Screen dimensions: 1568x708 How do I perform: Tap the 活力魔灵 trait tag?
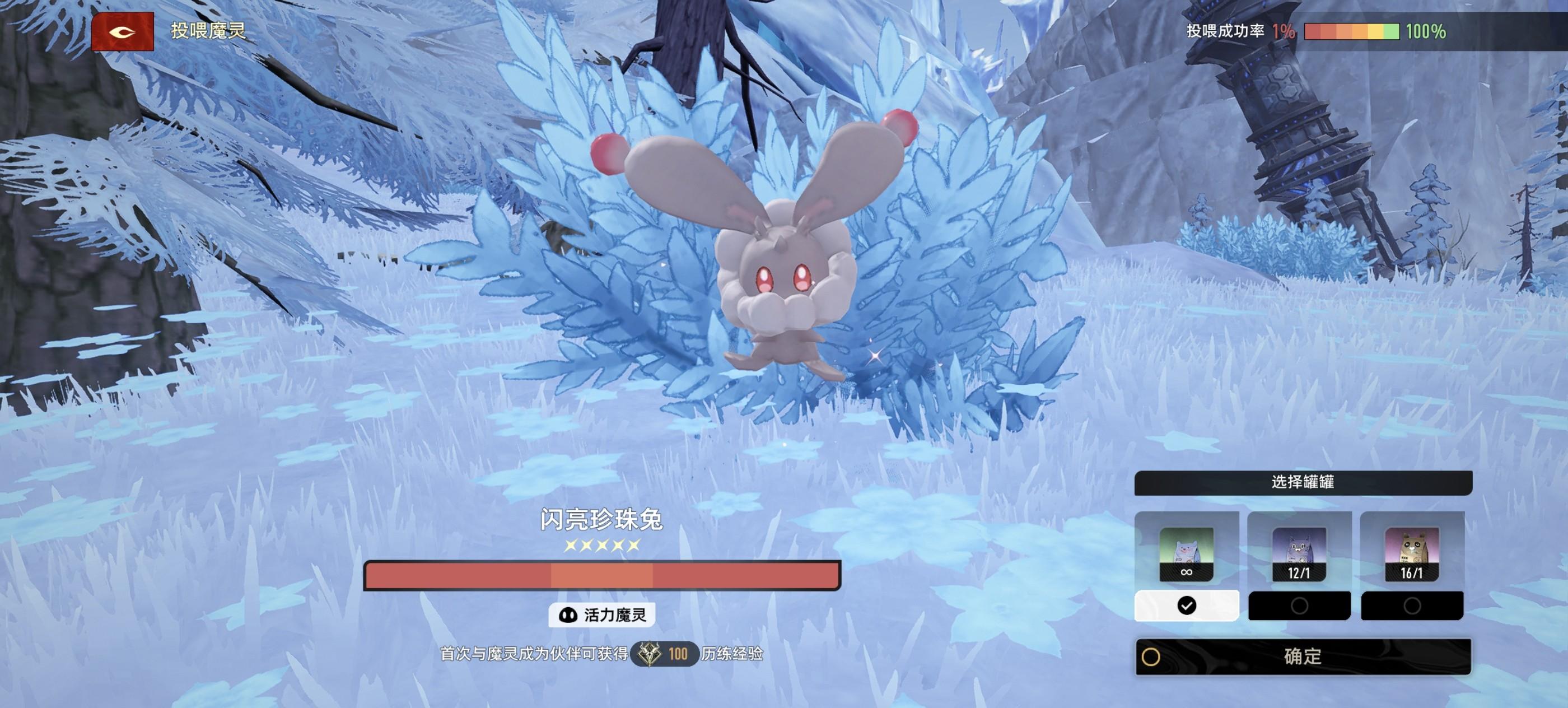(602, 615)
